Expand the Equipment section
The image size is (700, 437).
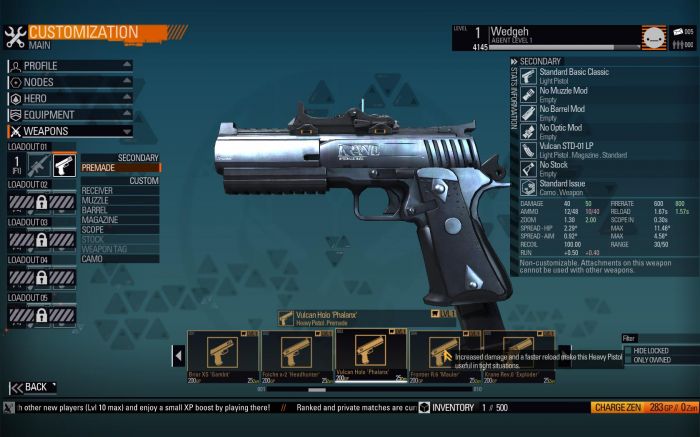70,114
